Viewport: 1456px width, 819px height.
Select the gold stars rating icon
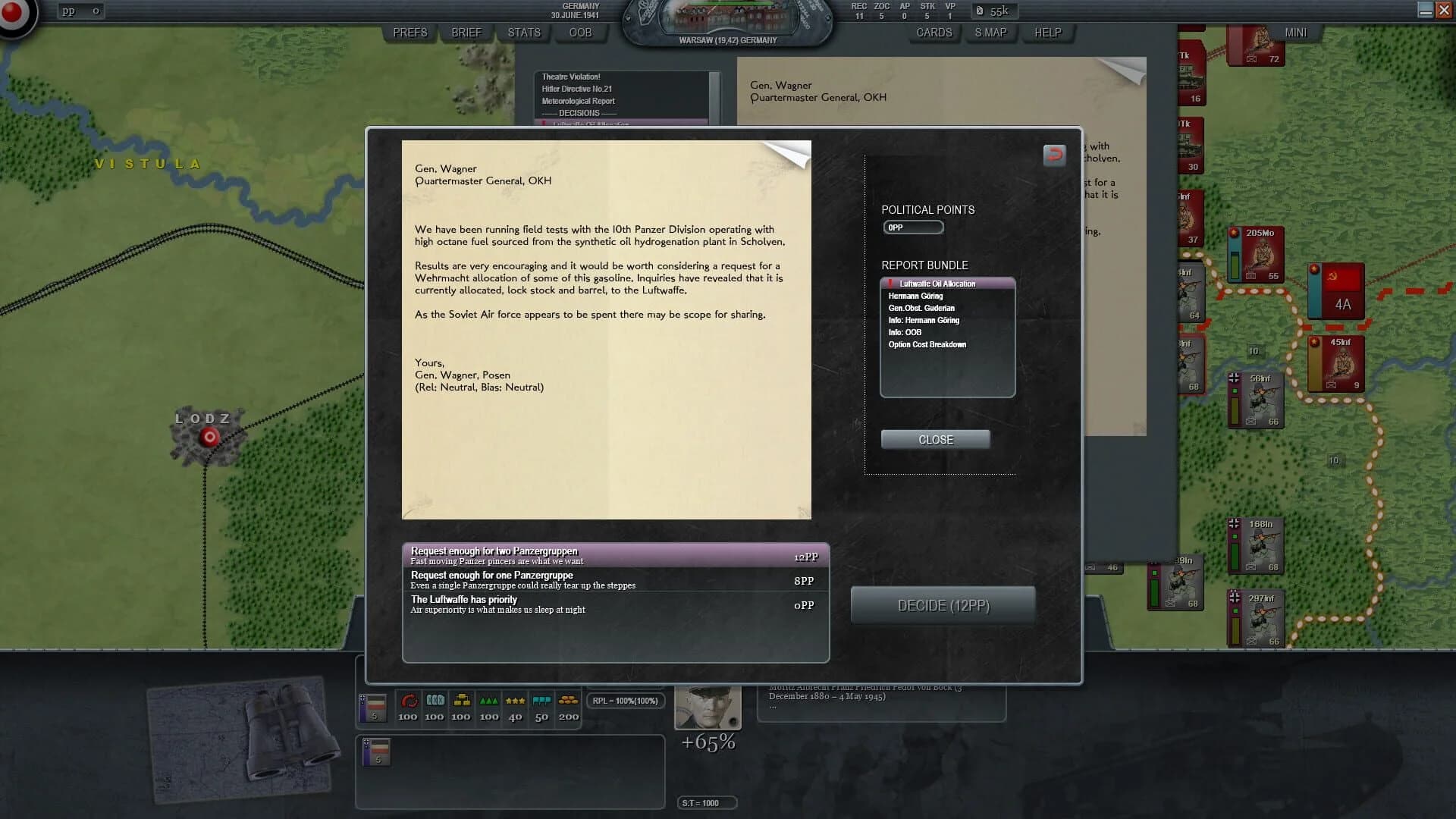pyautogui.click(x=514, y=701)
